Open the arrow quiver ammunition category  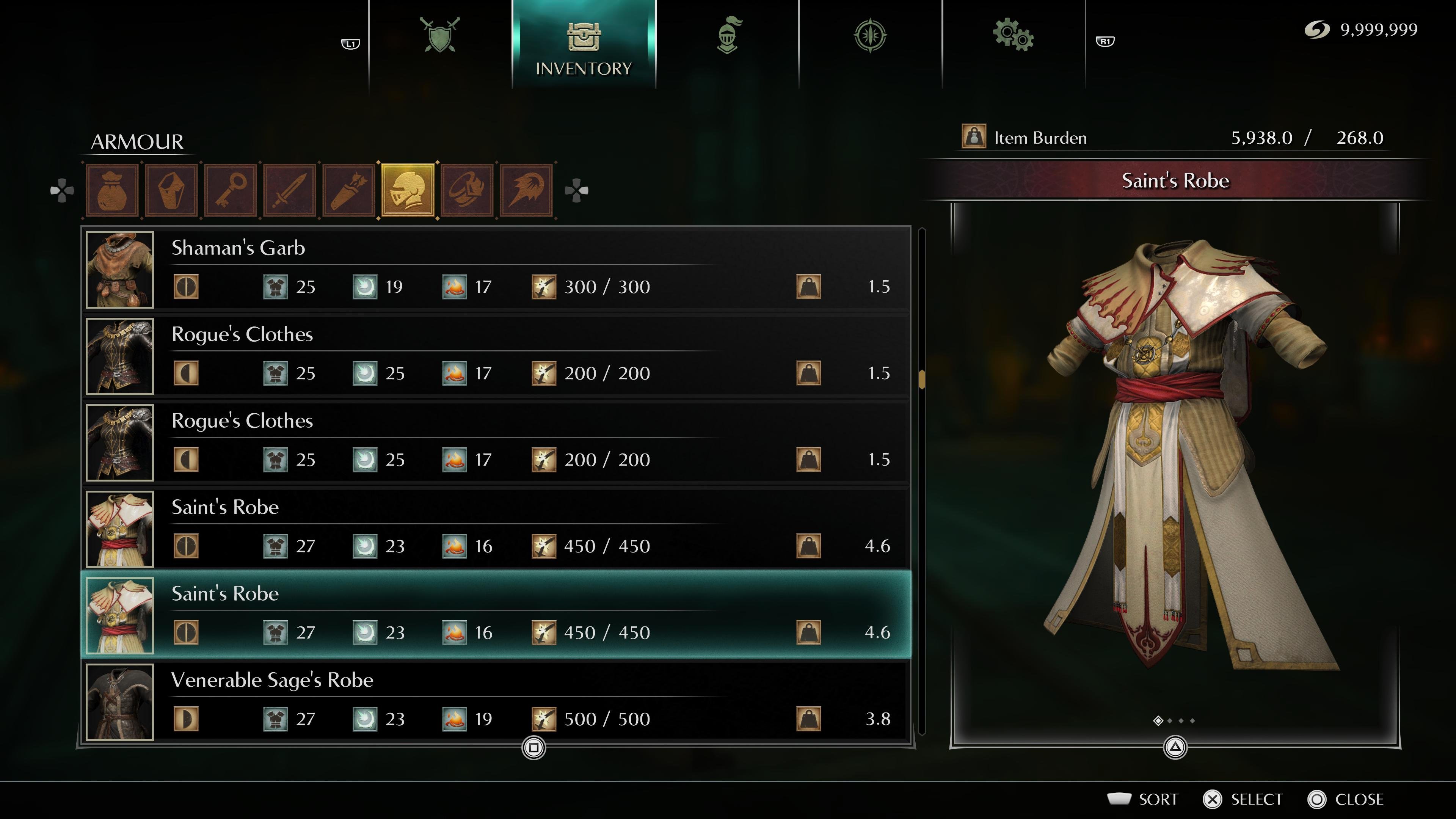click(x=349, y=190)
